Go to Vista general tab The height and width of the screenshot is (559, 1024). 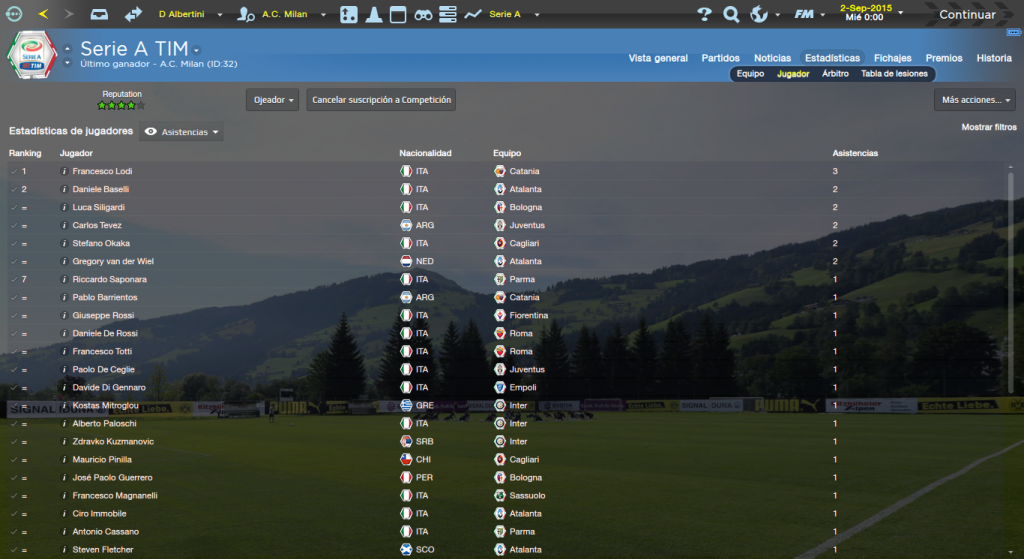[x=658, y=58]
